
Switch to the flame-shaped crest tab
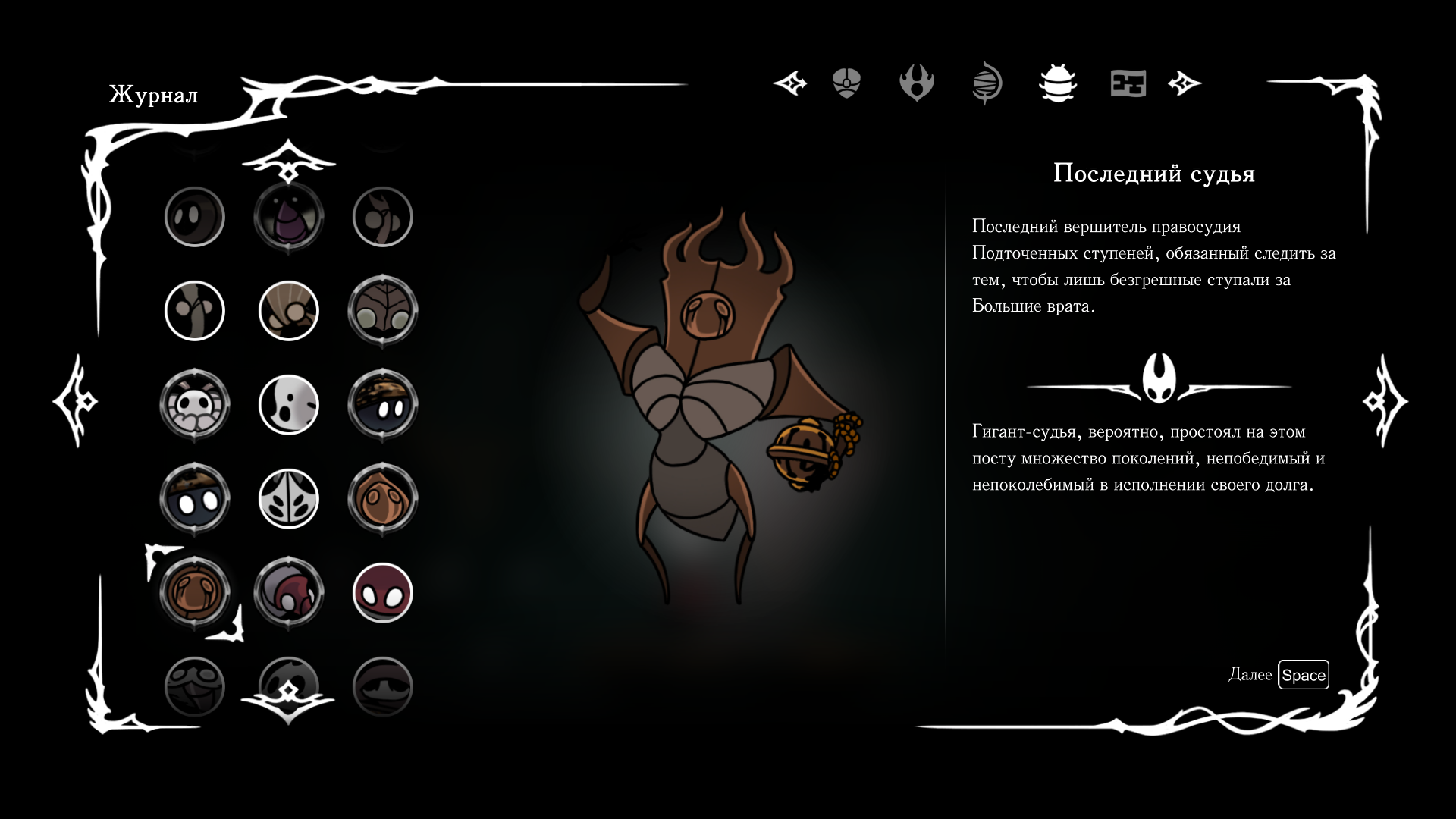pyautogui.click(x=916, y=83)
